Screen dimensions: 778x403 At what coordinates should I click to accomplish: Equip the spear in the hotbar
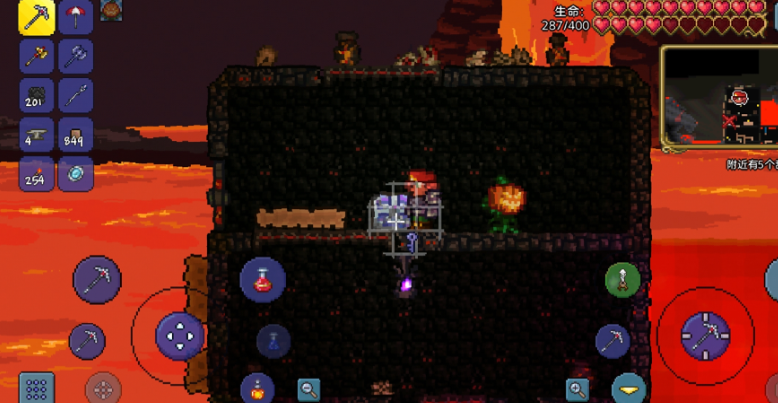[76, 96]
